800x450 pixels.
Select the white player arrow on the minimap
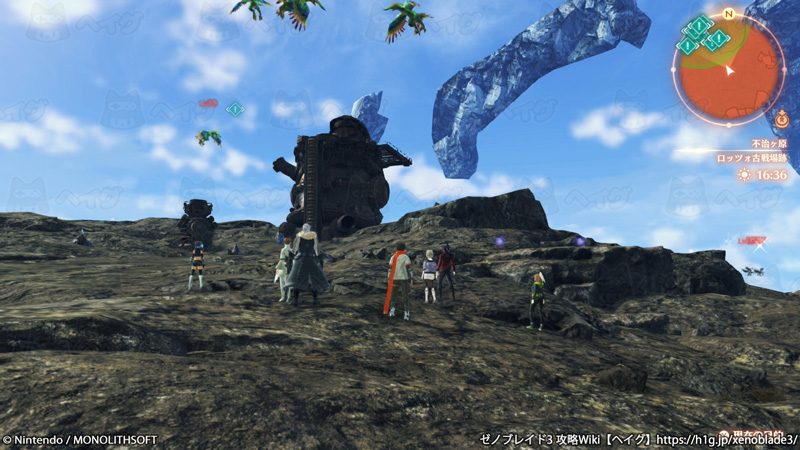pyautogui.click(x=730, y=70)
